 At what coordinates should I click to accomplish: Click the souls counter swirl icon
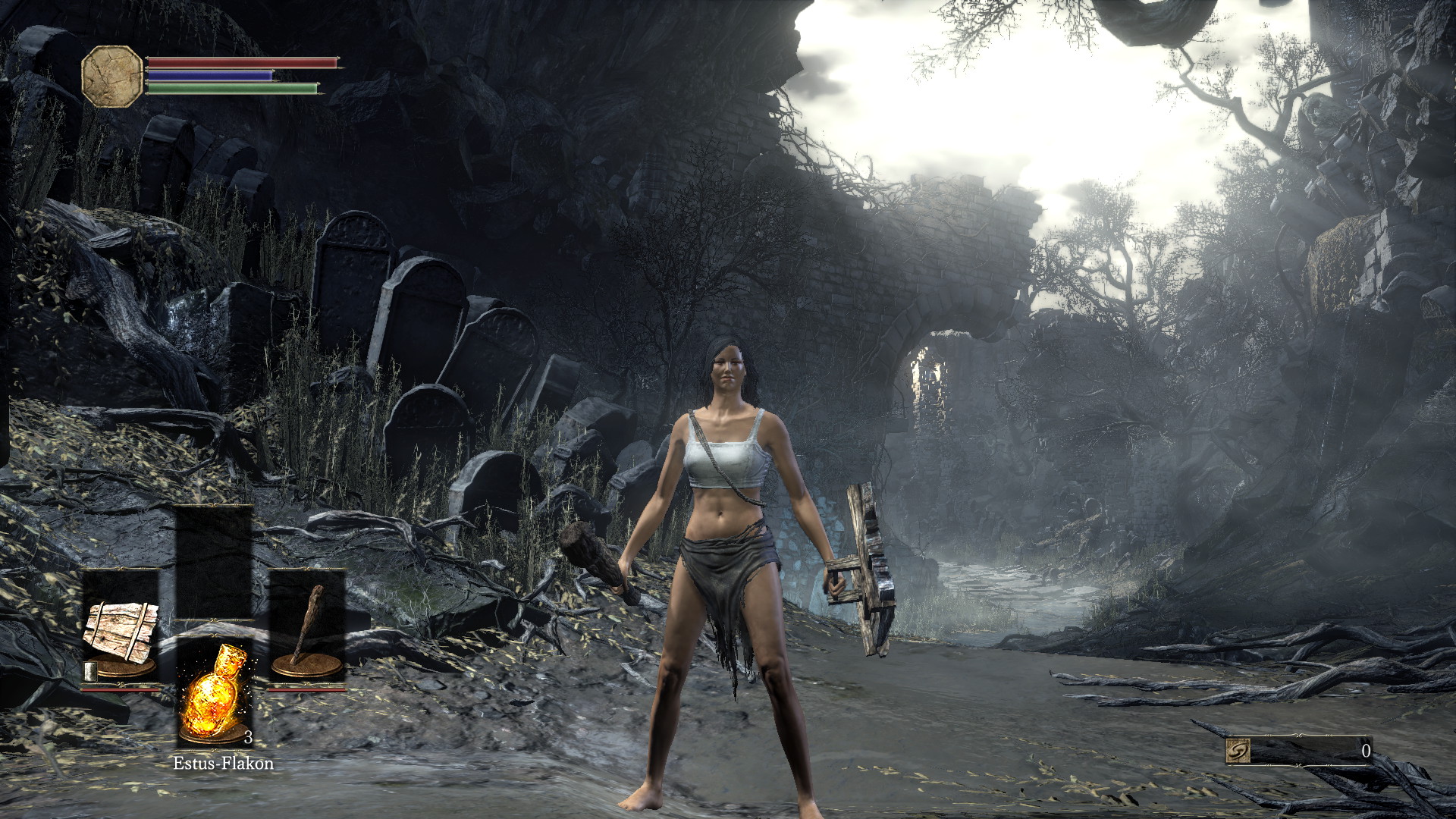tap(1238, 751)
